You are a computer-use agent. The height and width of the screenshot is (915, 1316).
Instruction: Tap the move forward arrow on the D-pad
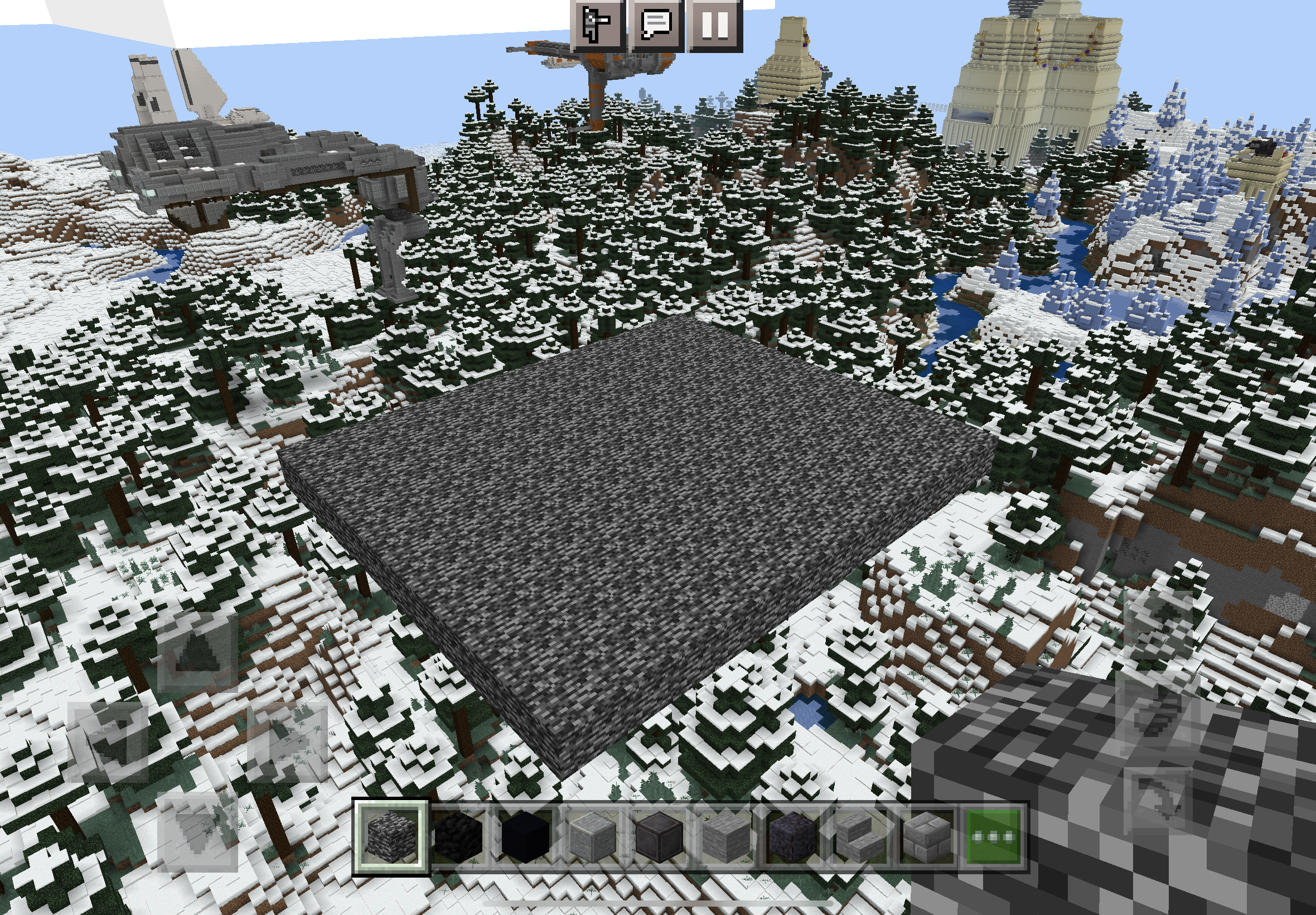click(197, 653)
